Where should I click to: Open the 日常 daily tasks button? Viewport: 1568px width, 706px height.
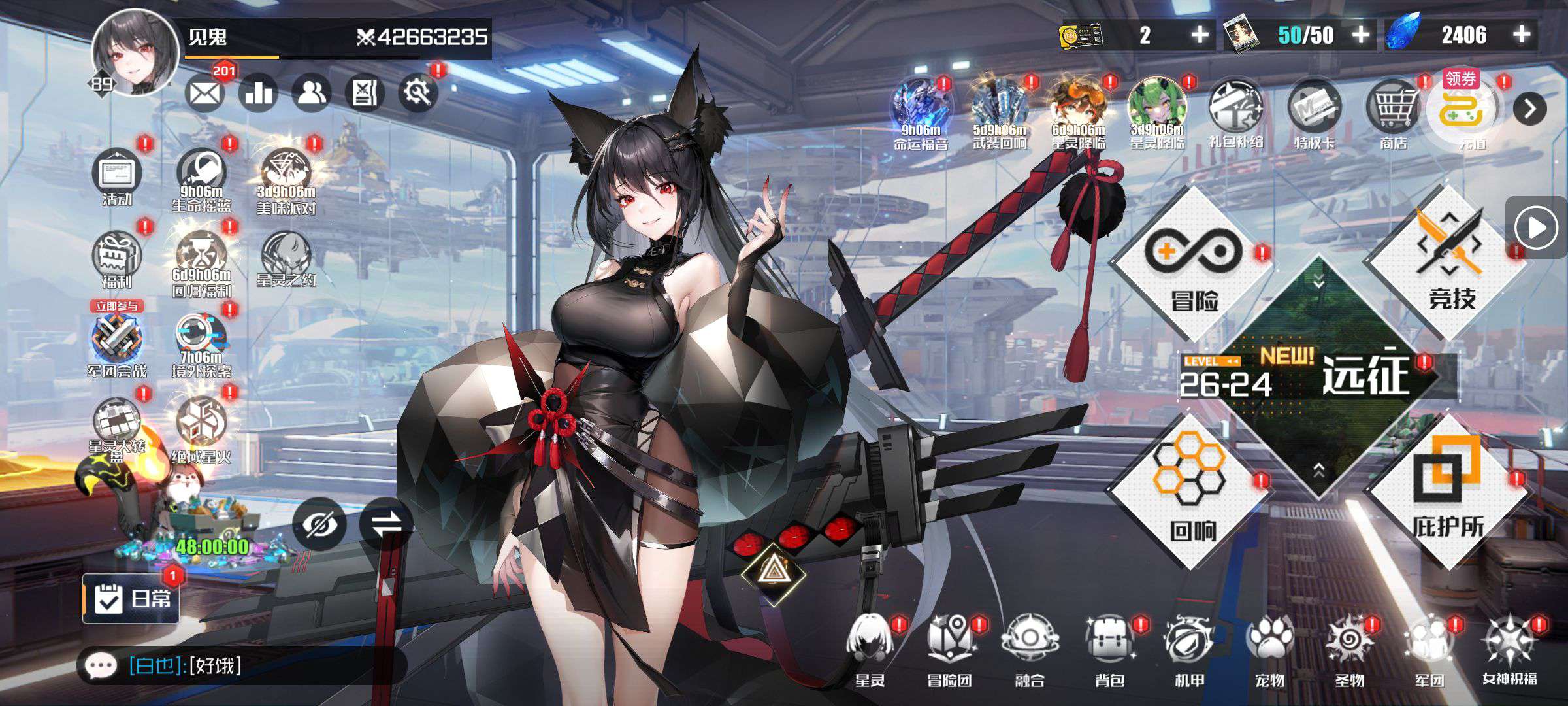(131, 598)
